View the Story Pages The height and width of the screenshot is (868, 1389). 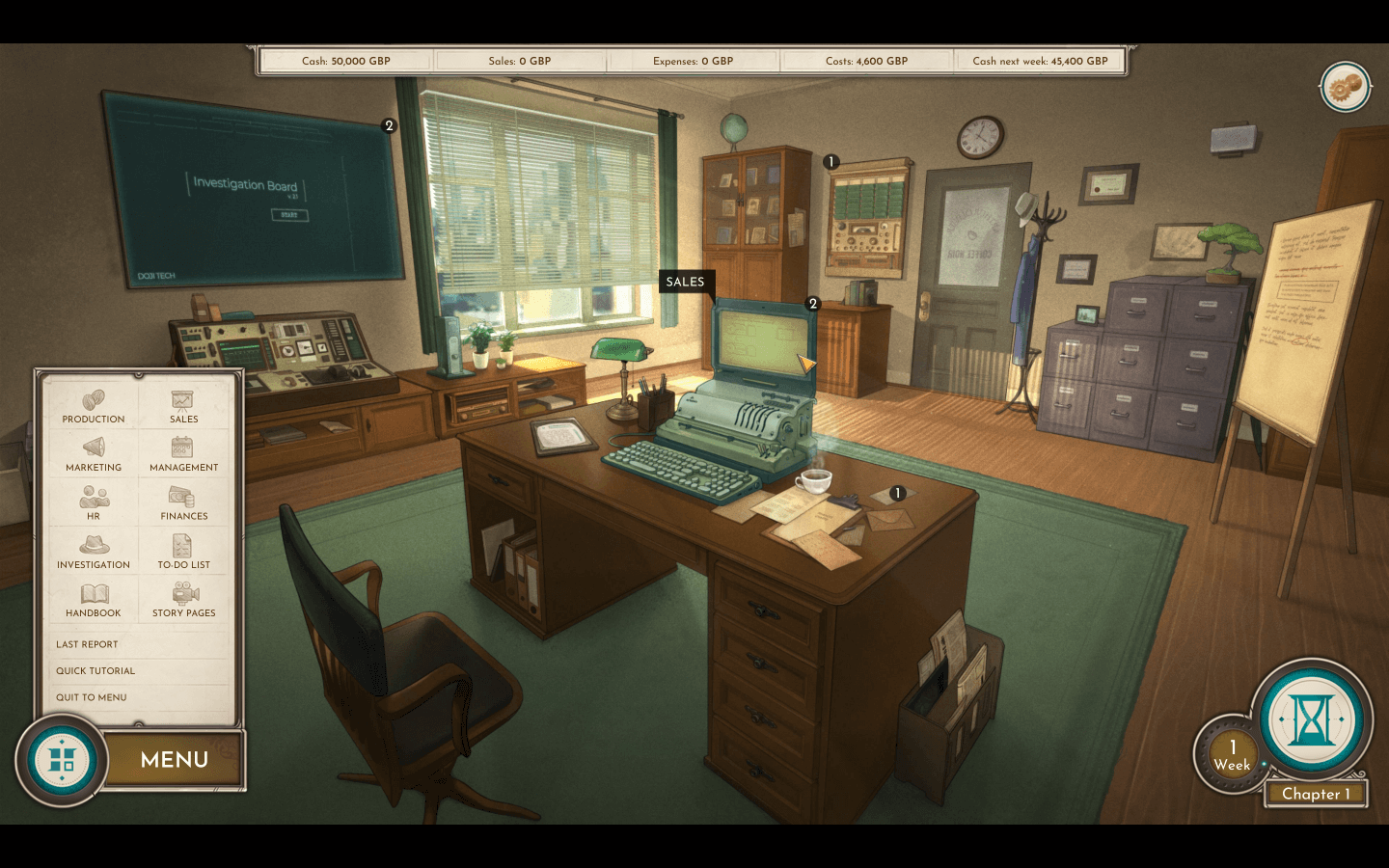(183, 600)
